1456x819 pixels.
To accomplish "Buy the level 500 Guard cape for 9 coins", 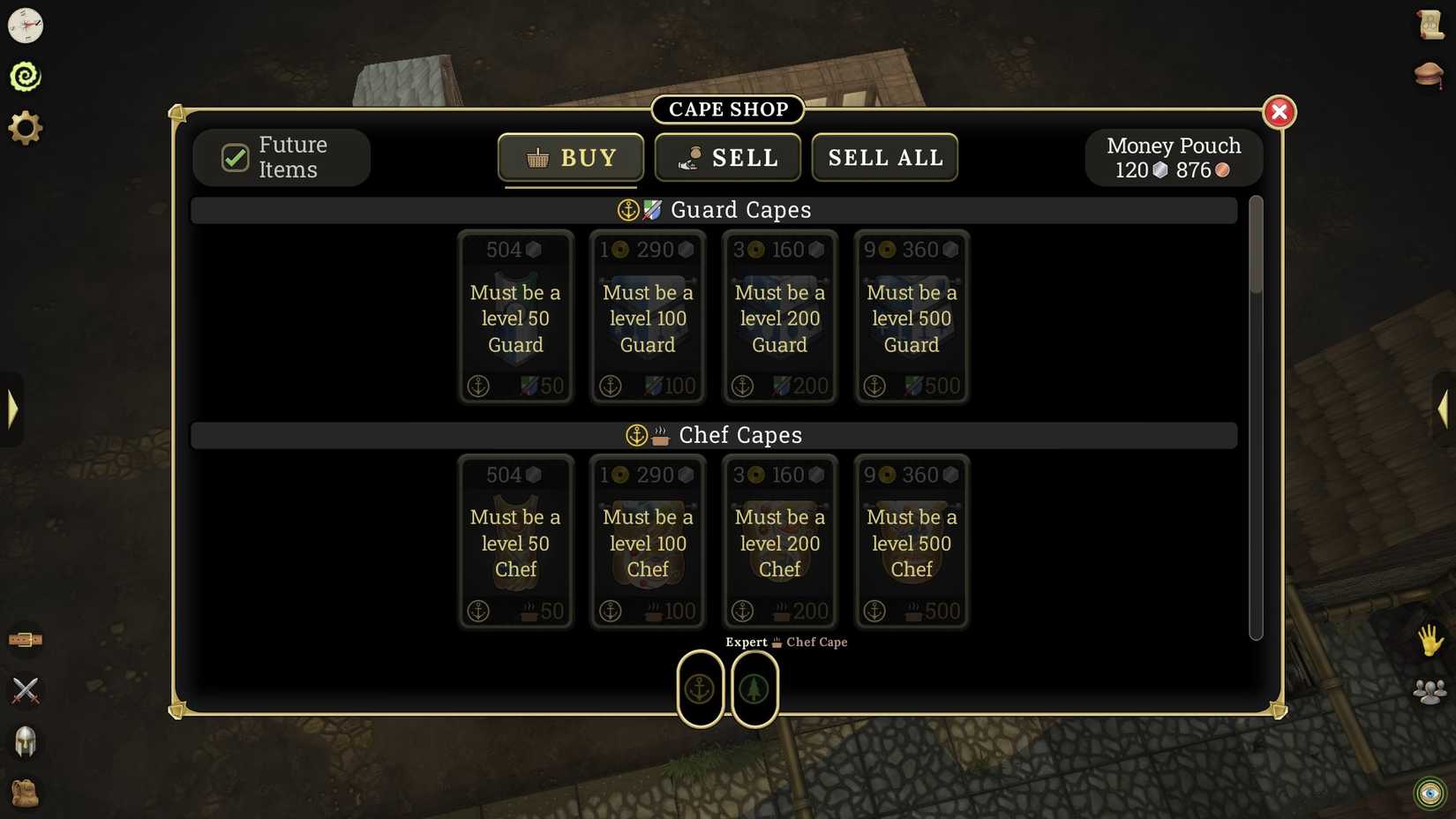I will tap(912, 318).
